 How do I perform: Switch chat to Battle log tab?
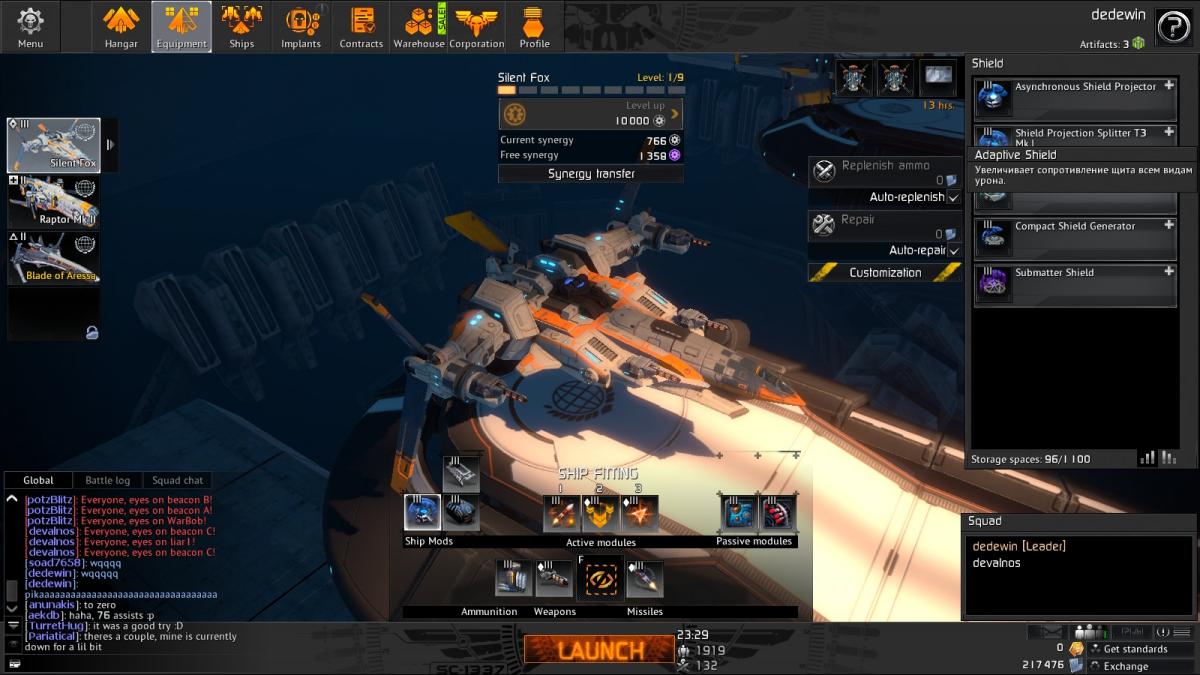107,481
